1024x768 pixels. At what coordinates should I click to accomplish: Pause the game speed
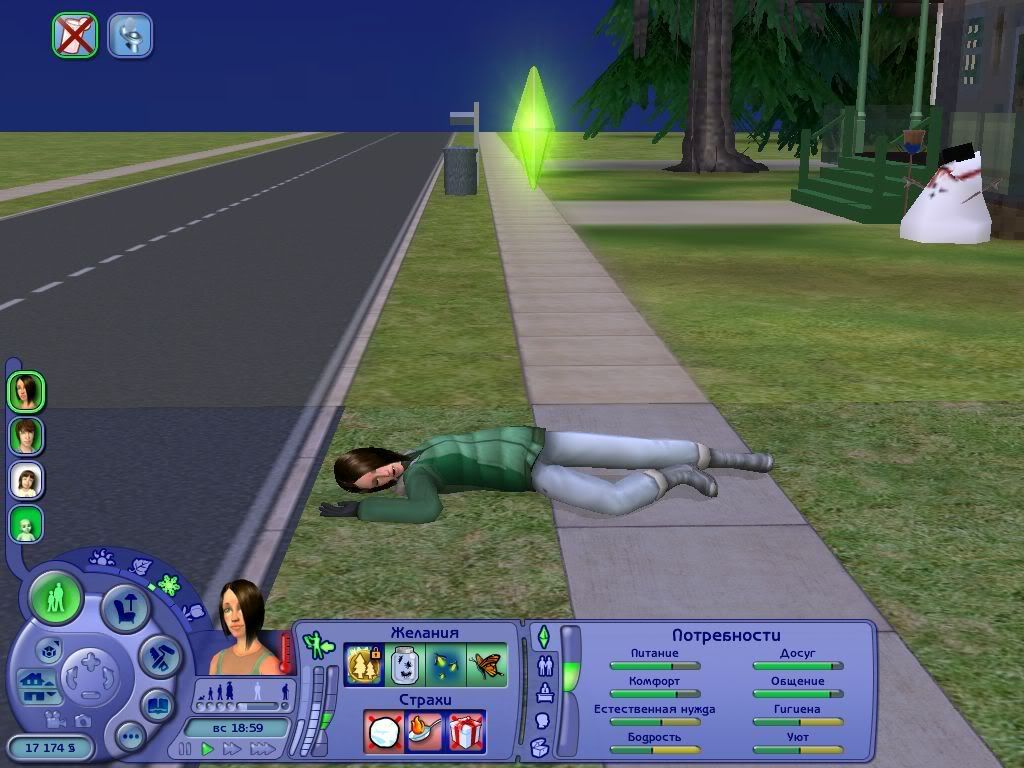(x=185, y=748)
